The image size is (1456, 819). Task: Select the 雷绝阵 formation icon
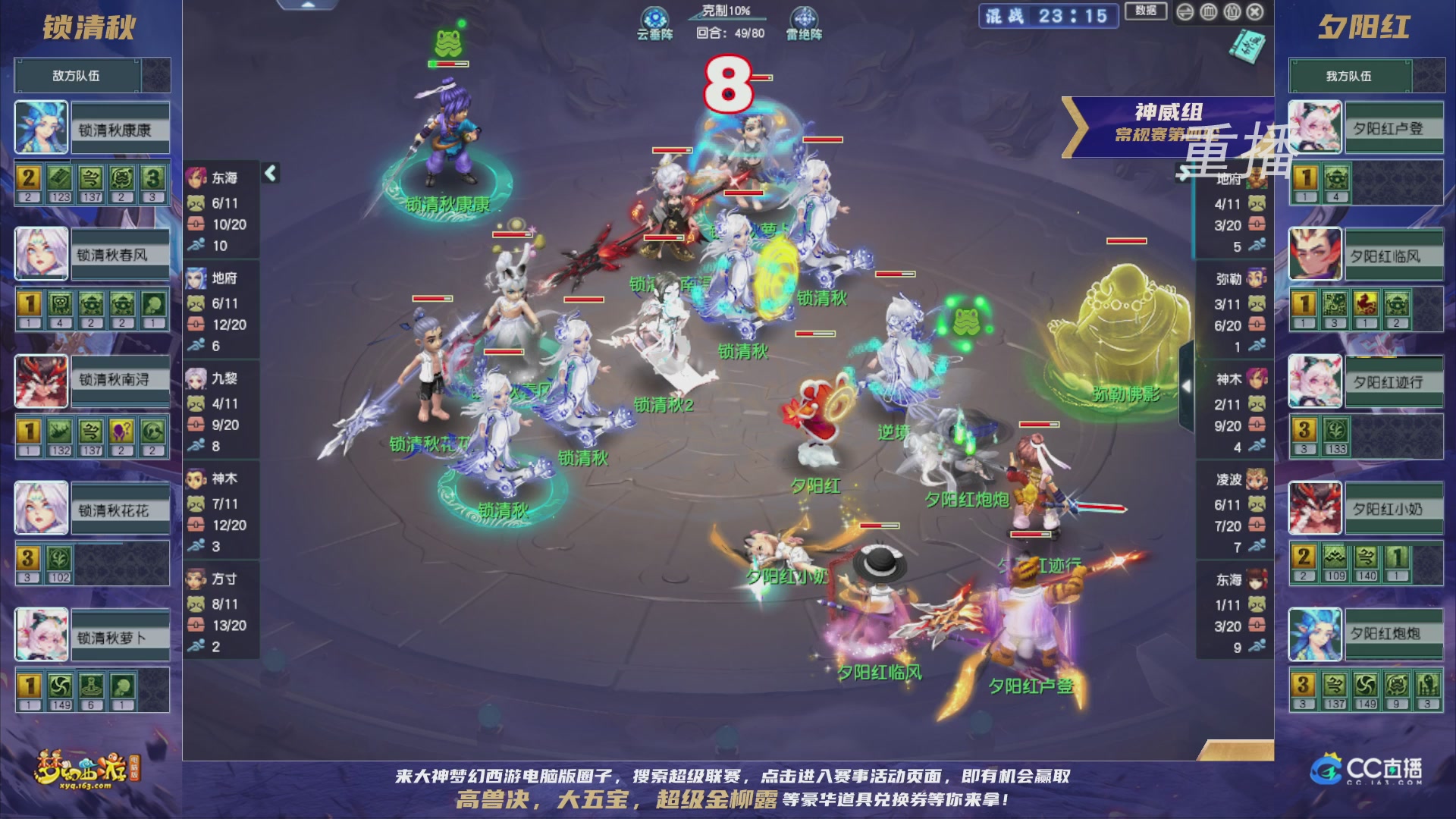coord(806,15)
